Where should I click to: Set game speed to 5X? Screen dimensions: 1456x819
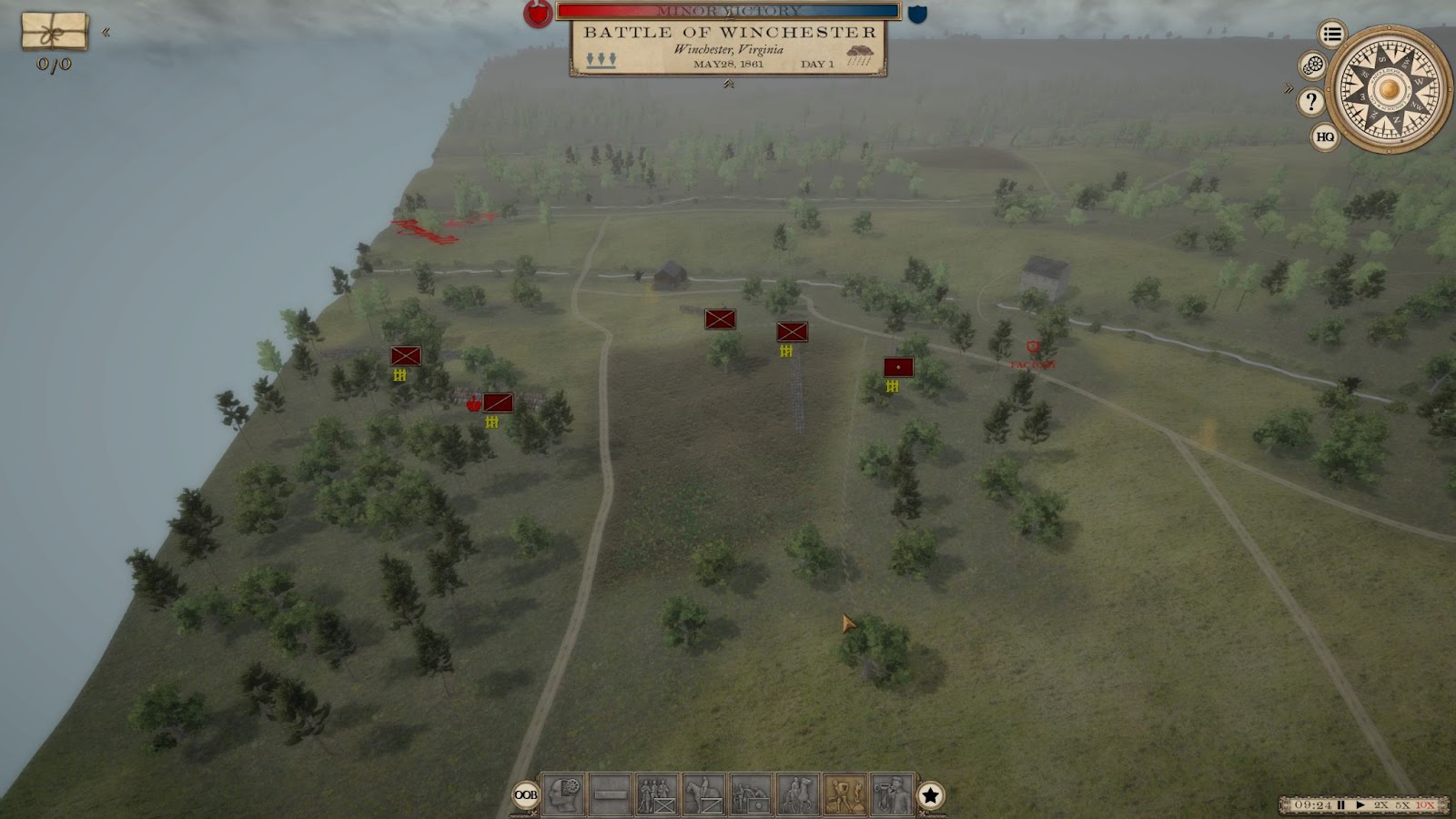pyautogui.click(x=1402, y=805)
